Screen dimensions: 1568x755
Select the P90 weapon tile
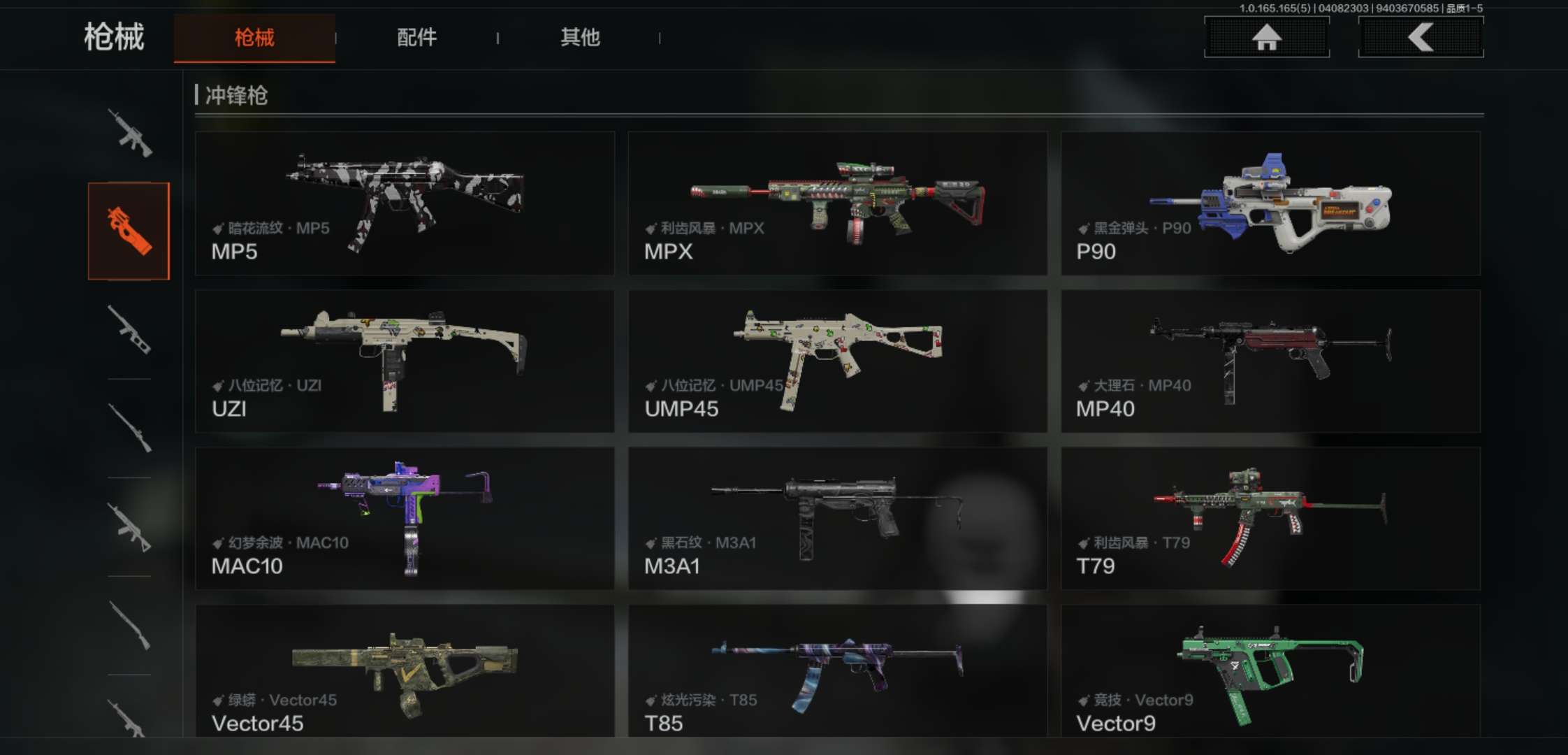(x=1270, y=203)
